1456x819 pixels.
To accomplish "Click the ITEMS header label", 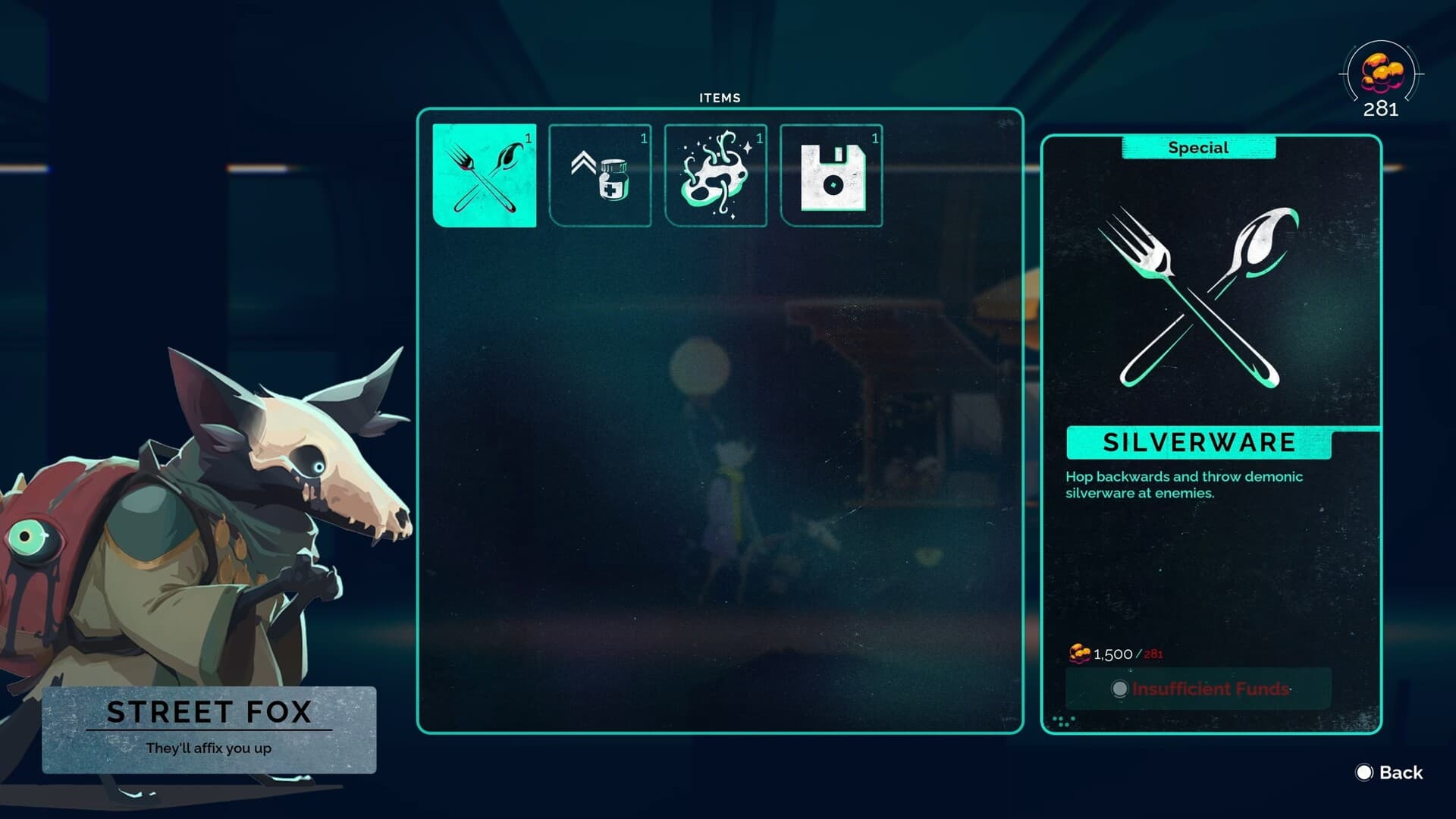I will pyautogui.click(x=718, y=97).
